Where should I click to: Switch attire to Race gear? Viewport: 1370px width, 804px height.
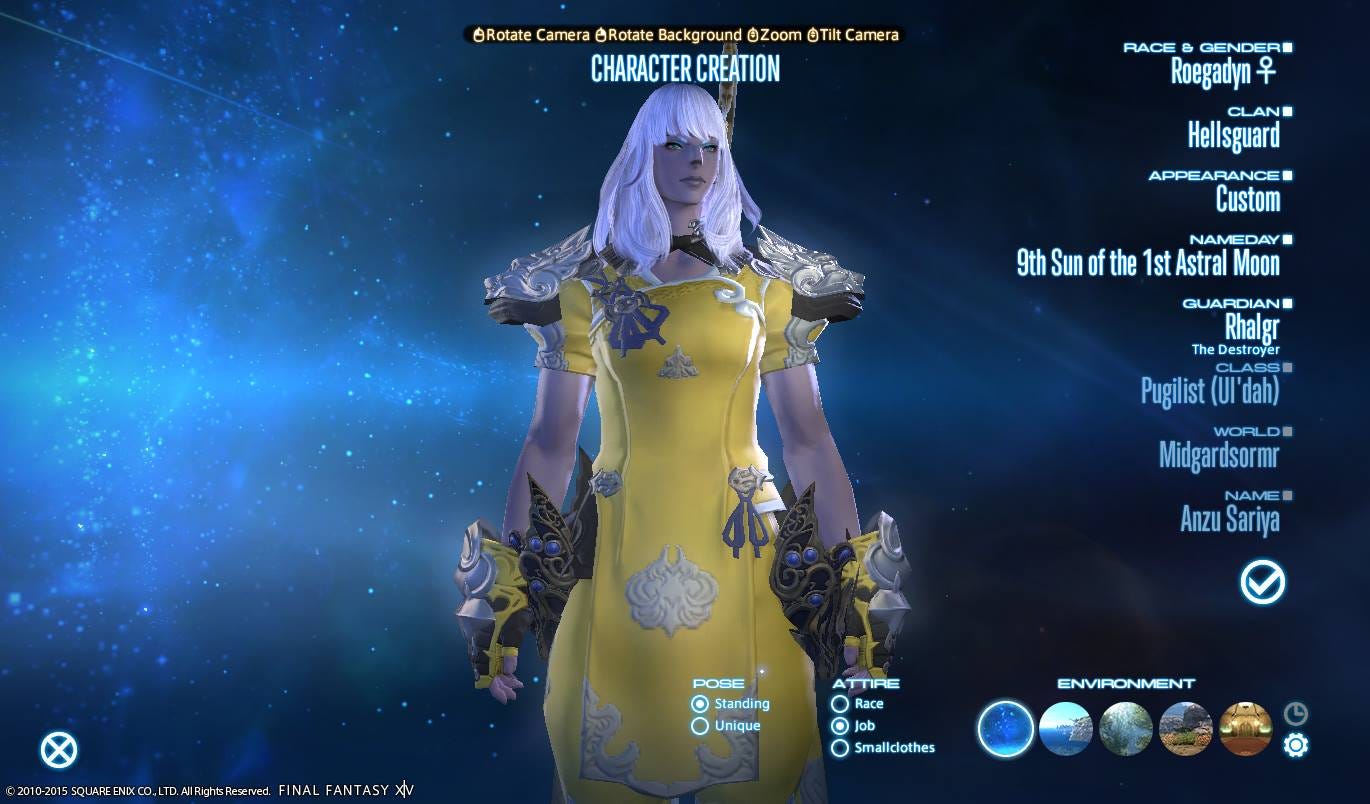(840, 704)
